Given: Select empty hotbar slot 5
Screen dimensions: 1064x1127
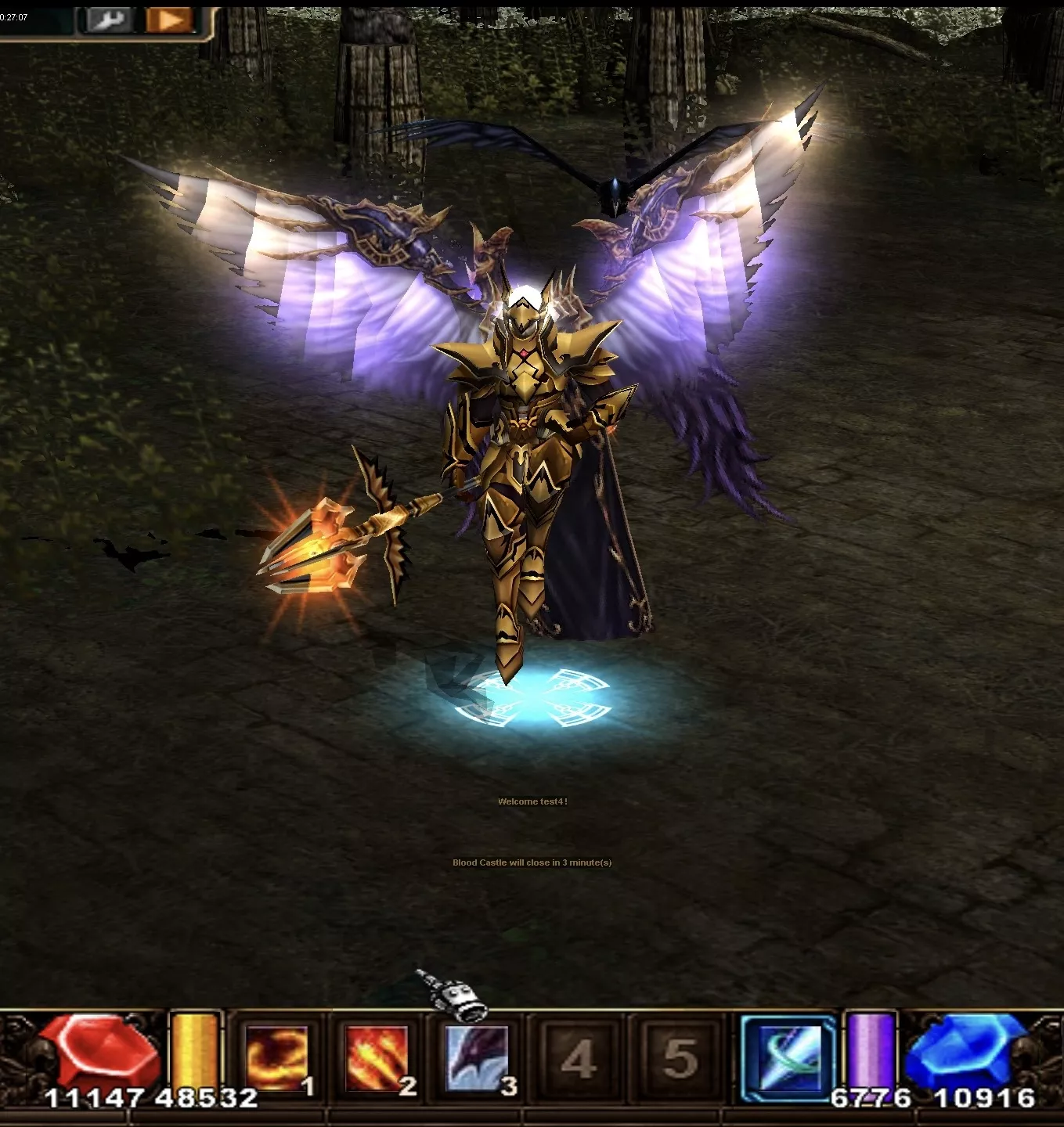Looking at the screenshot, I should tap(679, 1058).
